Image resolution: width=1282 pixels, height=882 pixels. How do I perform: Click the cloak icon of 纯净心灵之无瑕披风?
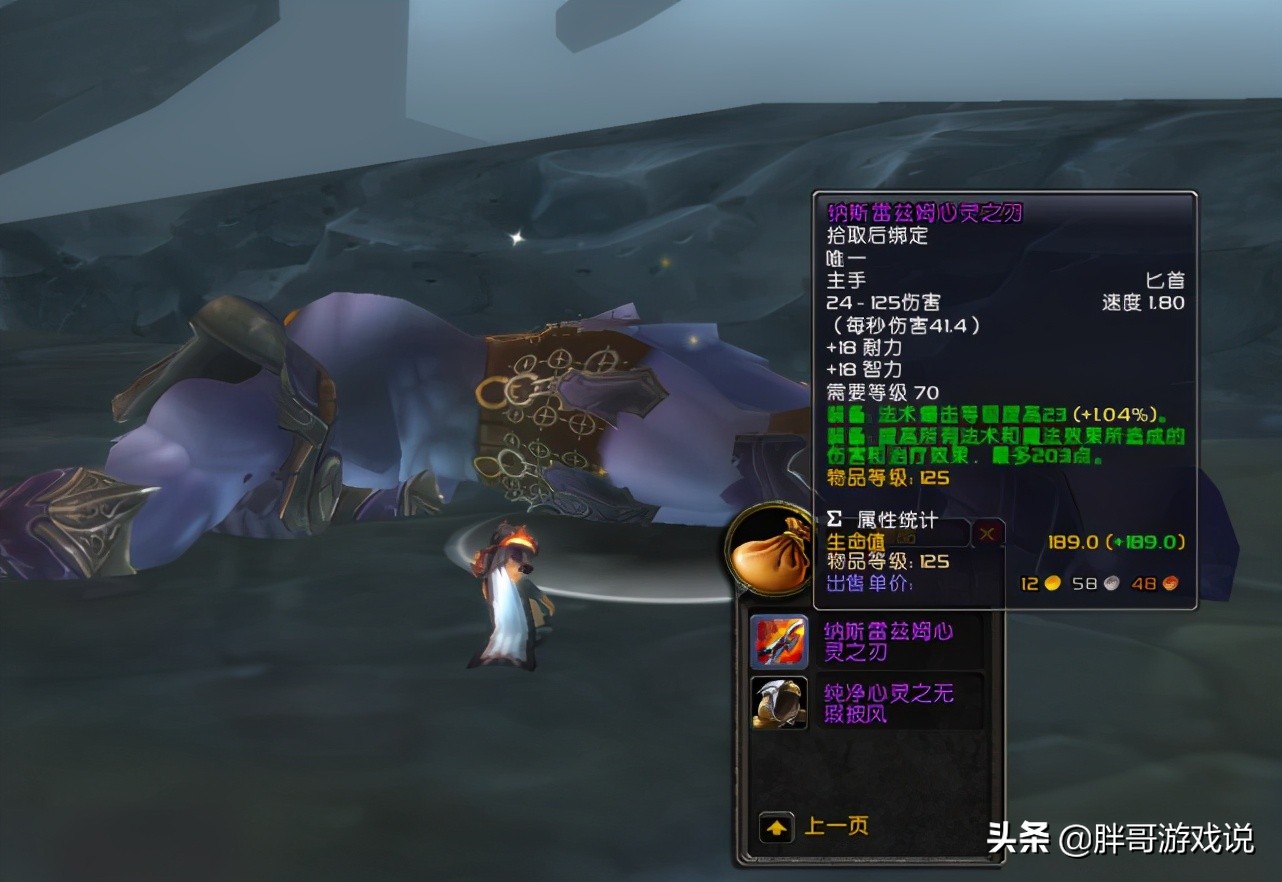point(777,703)
